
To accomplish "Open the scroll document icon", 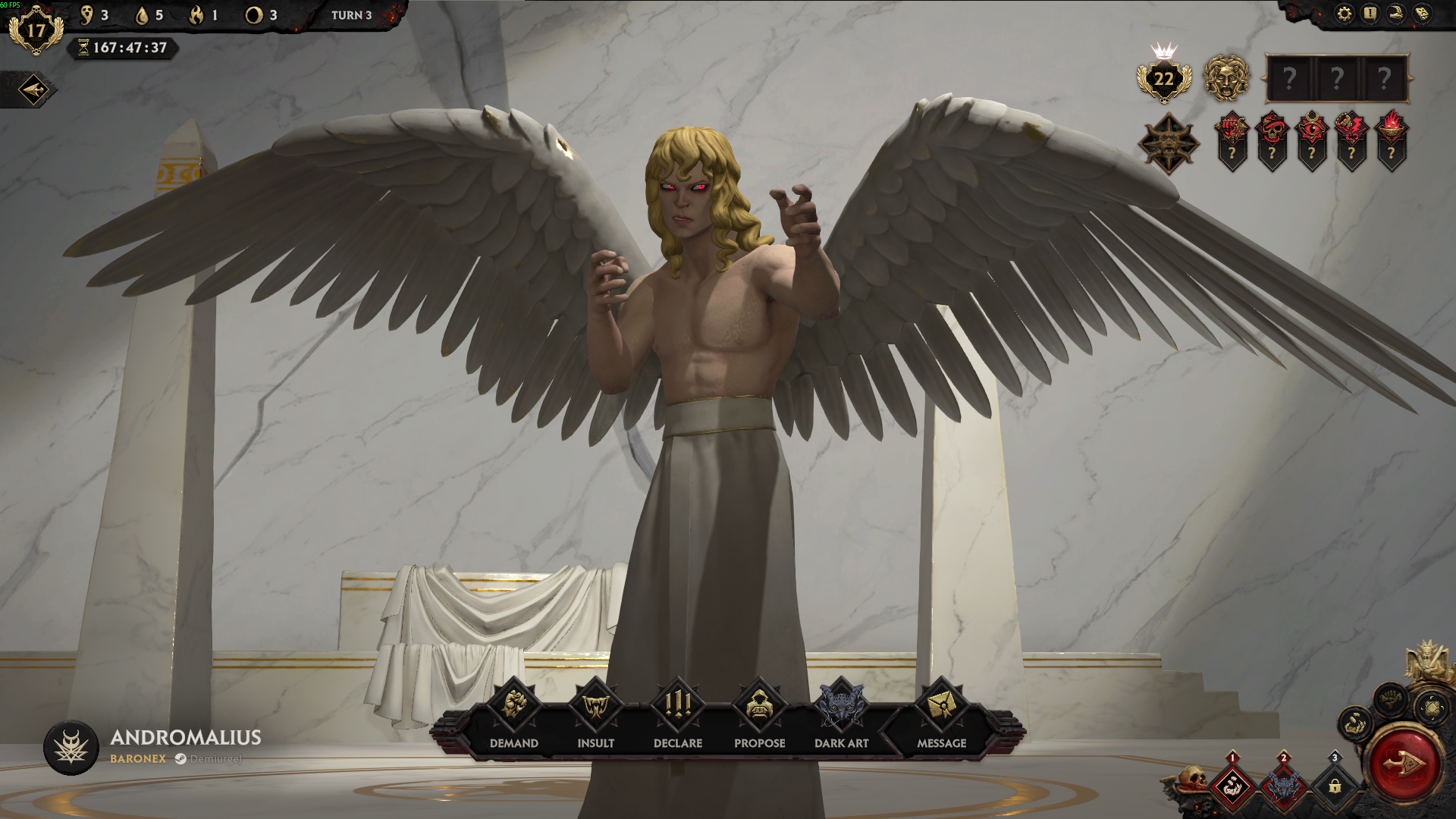I will point(1422,14).
